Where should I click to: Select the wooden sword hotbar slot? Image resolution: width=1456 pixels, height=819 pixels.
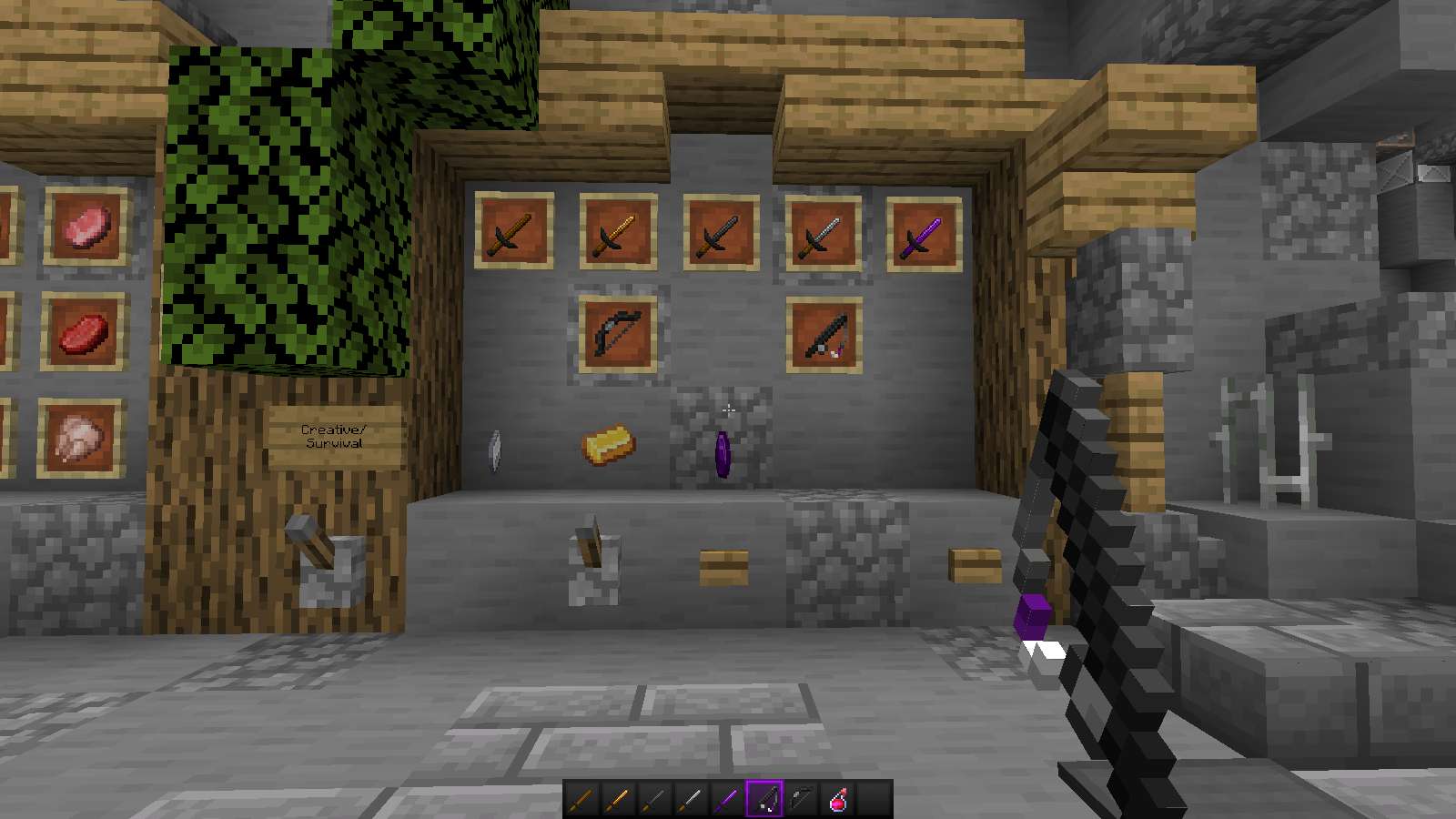tap(581, 800)
